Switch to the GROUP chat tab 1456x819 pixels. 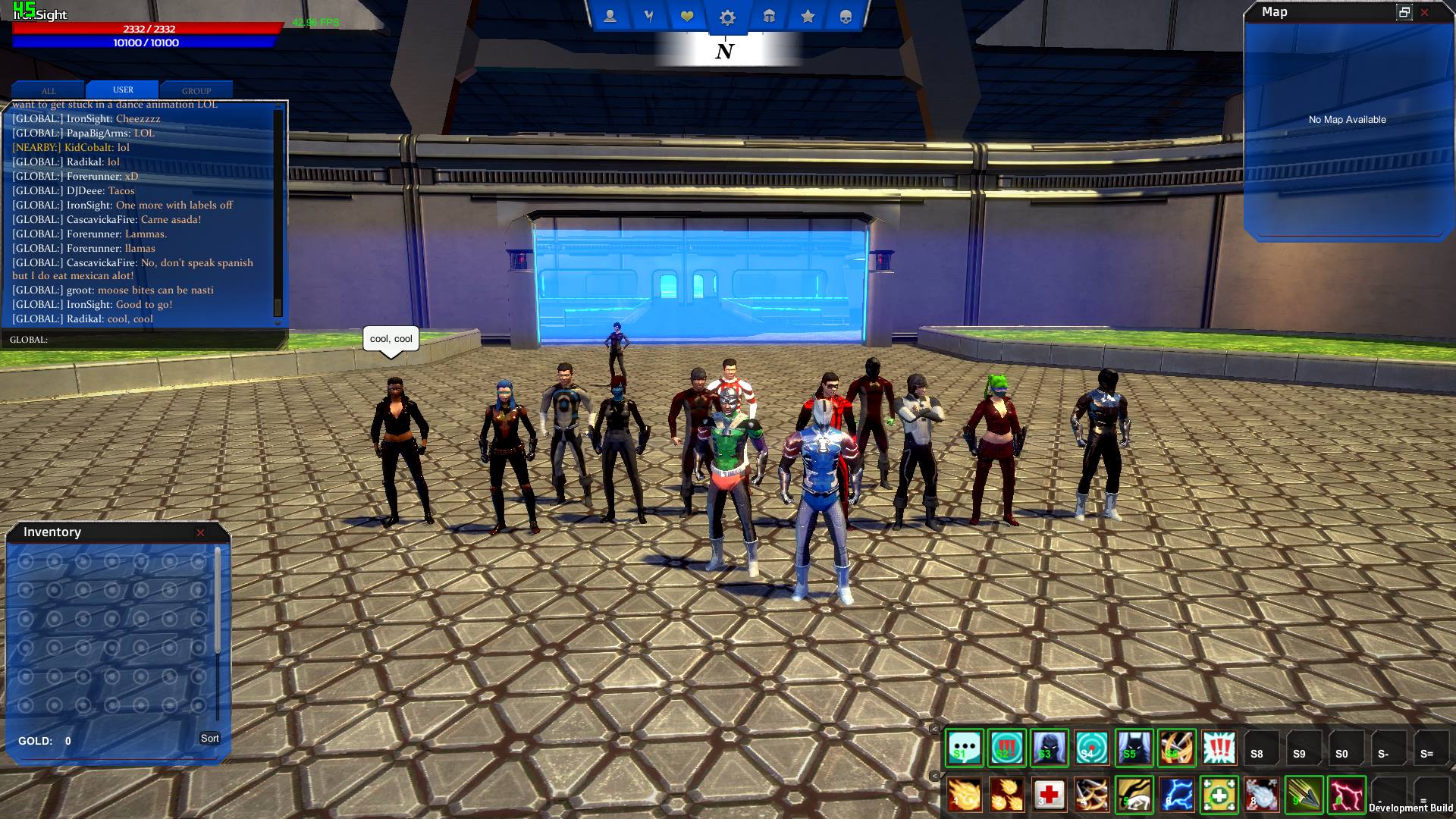click(x=196, y=90)
